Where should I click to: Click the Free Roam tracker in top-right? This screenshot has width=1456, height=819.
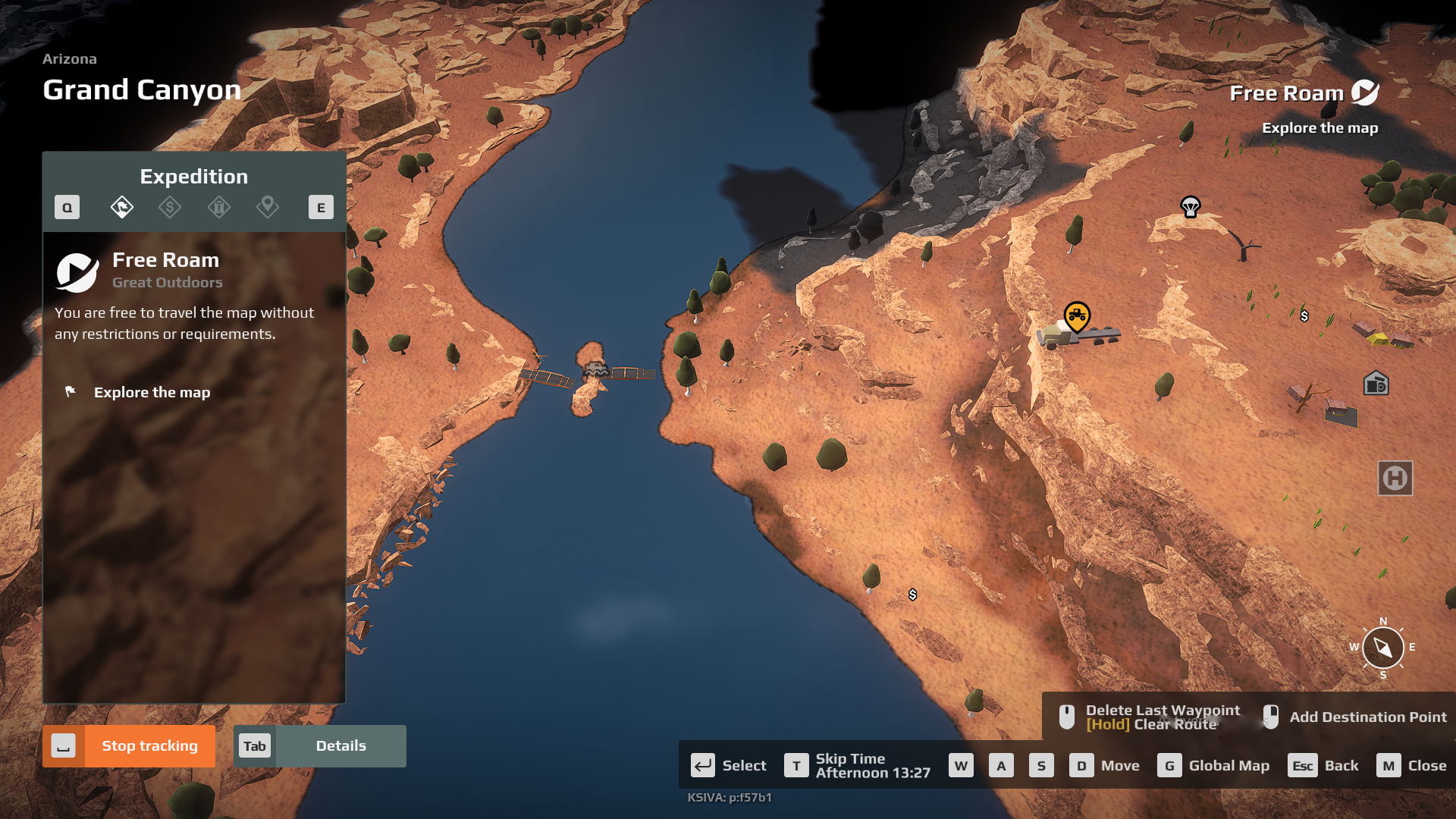[x=1304, y=93]
